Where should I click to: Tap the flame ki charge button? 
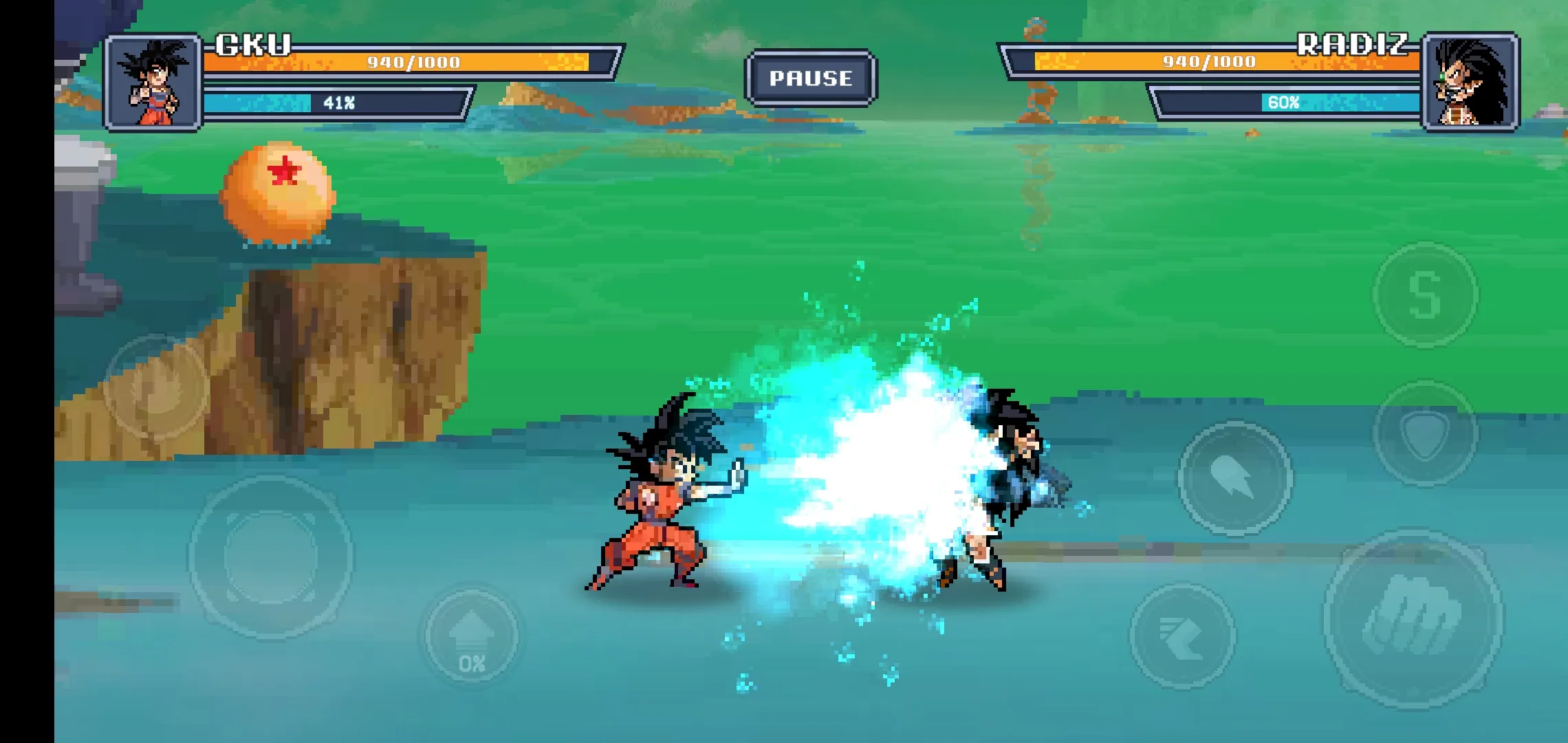(x=157, y=387)
